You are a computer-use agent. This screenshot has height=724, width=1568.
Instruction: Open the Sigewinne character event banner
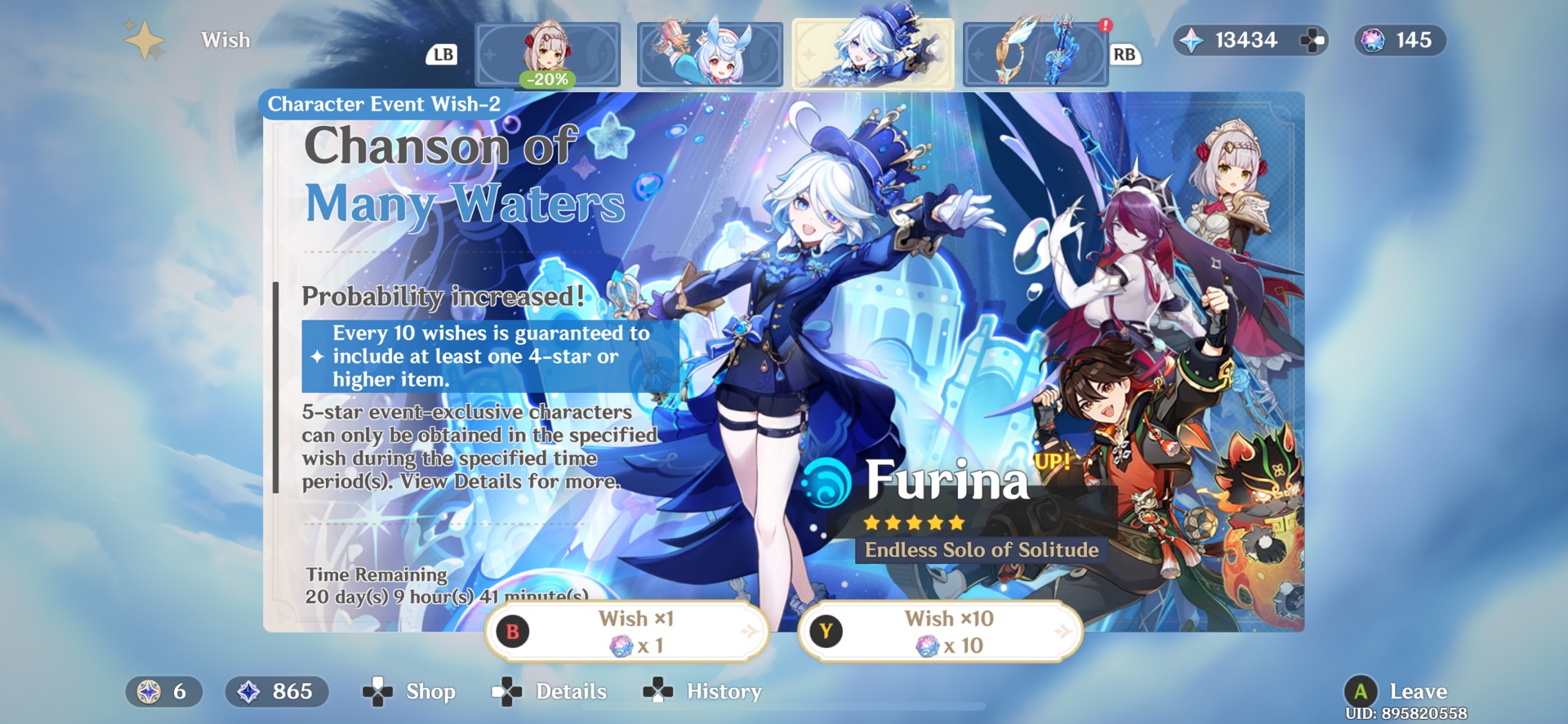coord(707,51)
